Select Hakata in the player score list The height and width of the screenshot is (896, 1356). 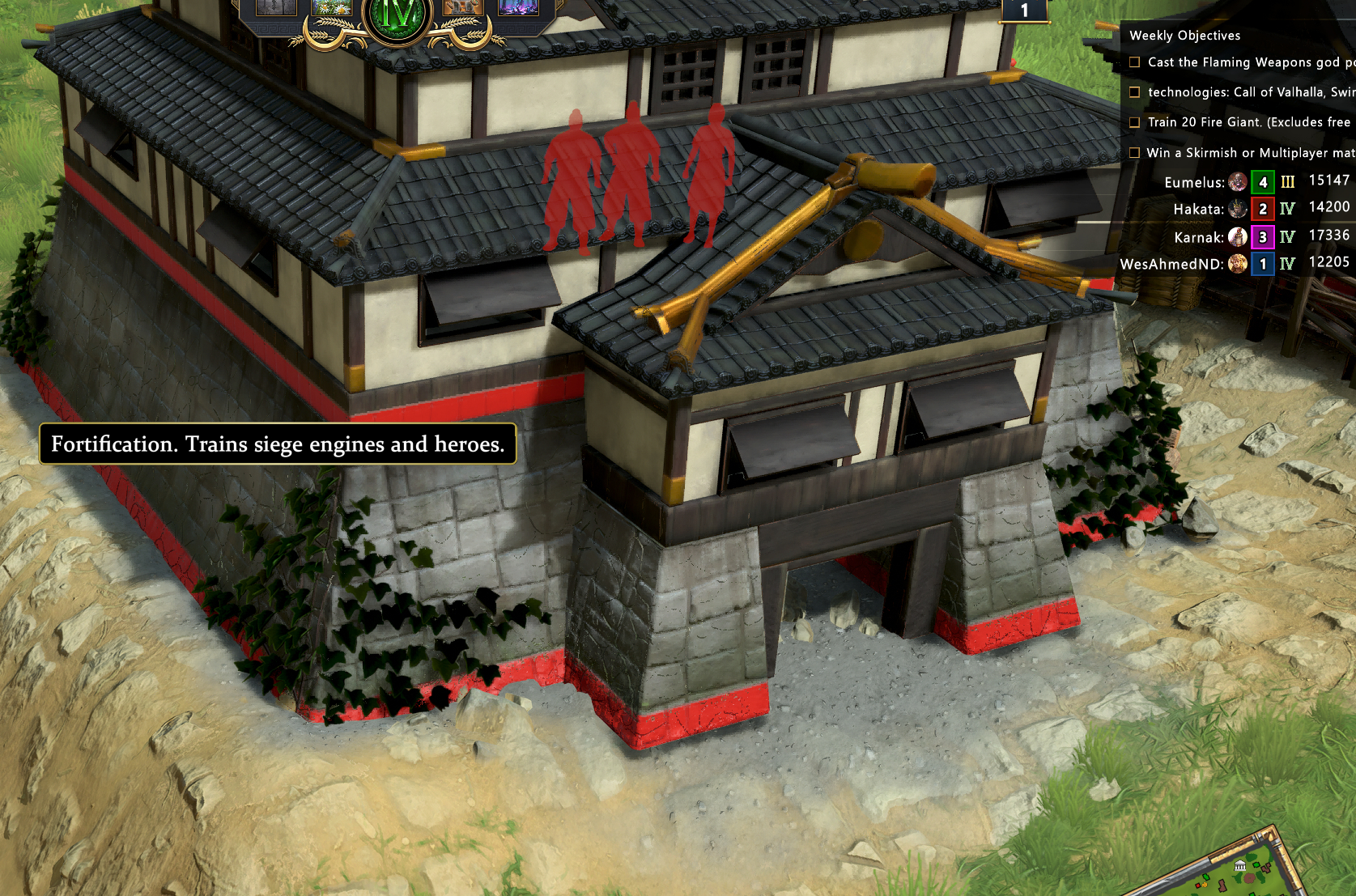click(x=1198, y=210)
